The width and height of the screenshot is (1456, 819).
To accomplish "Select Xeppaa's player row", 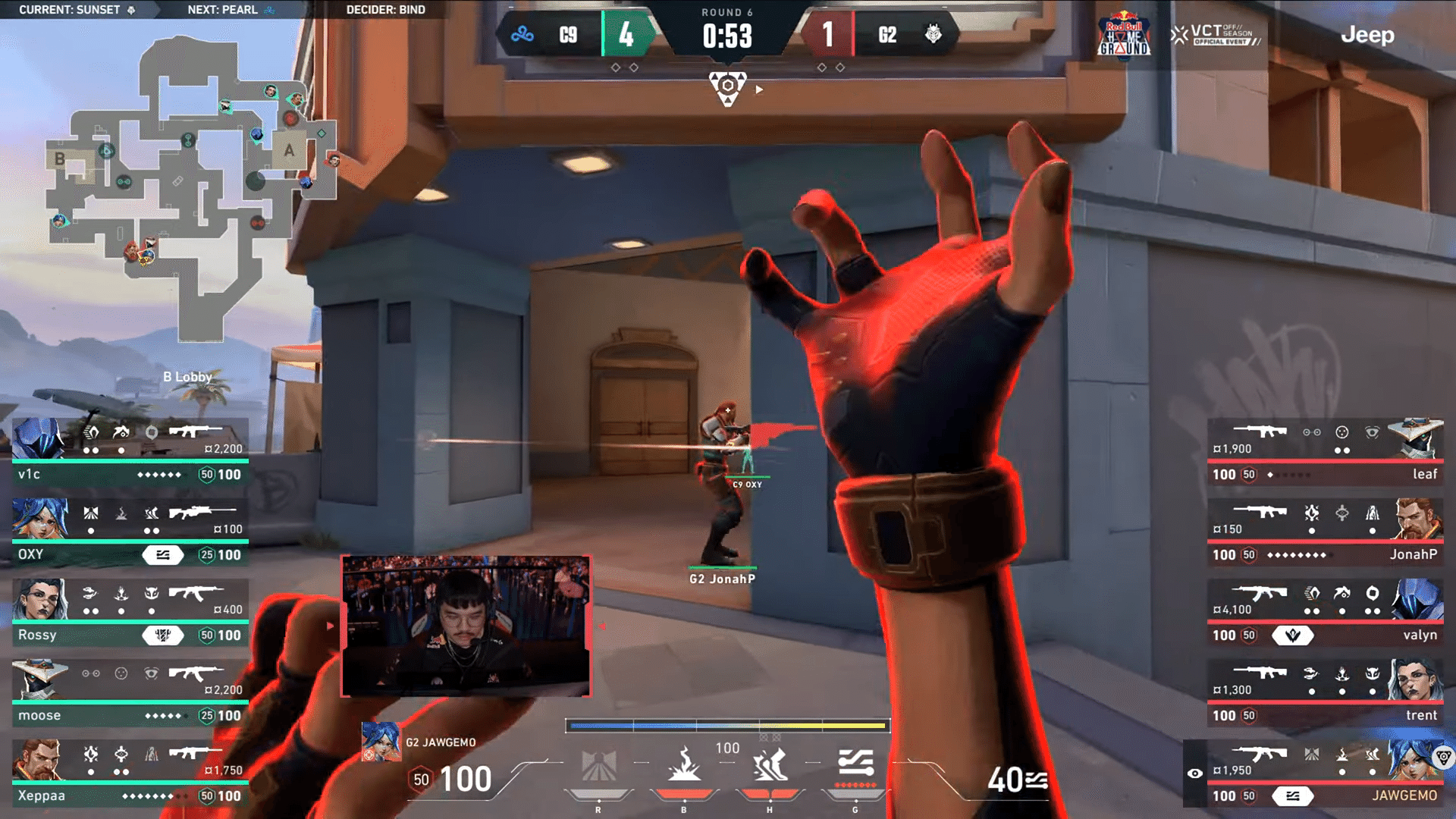I will (x=130, y=773).
